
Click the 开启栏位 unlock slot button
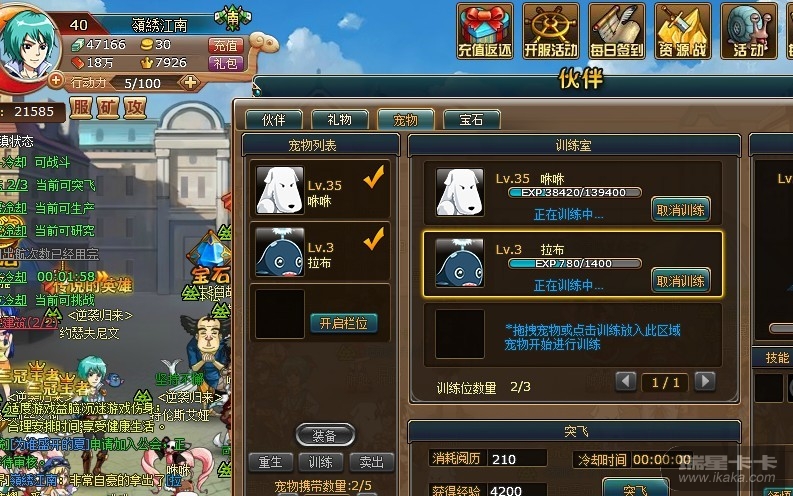click(344, 323)
